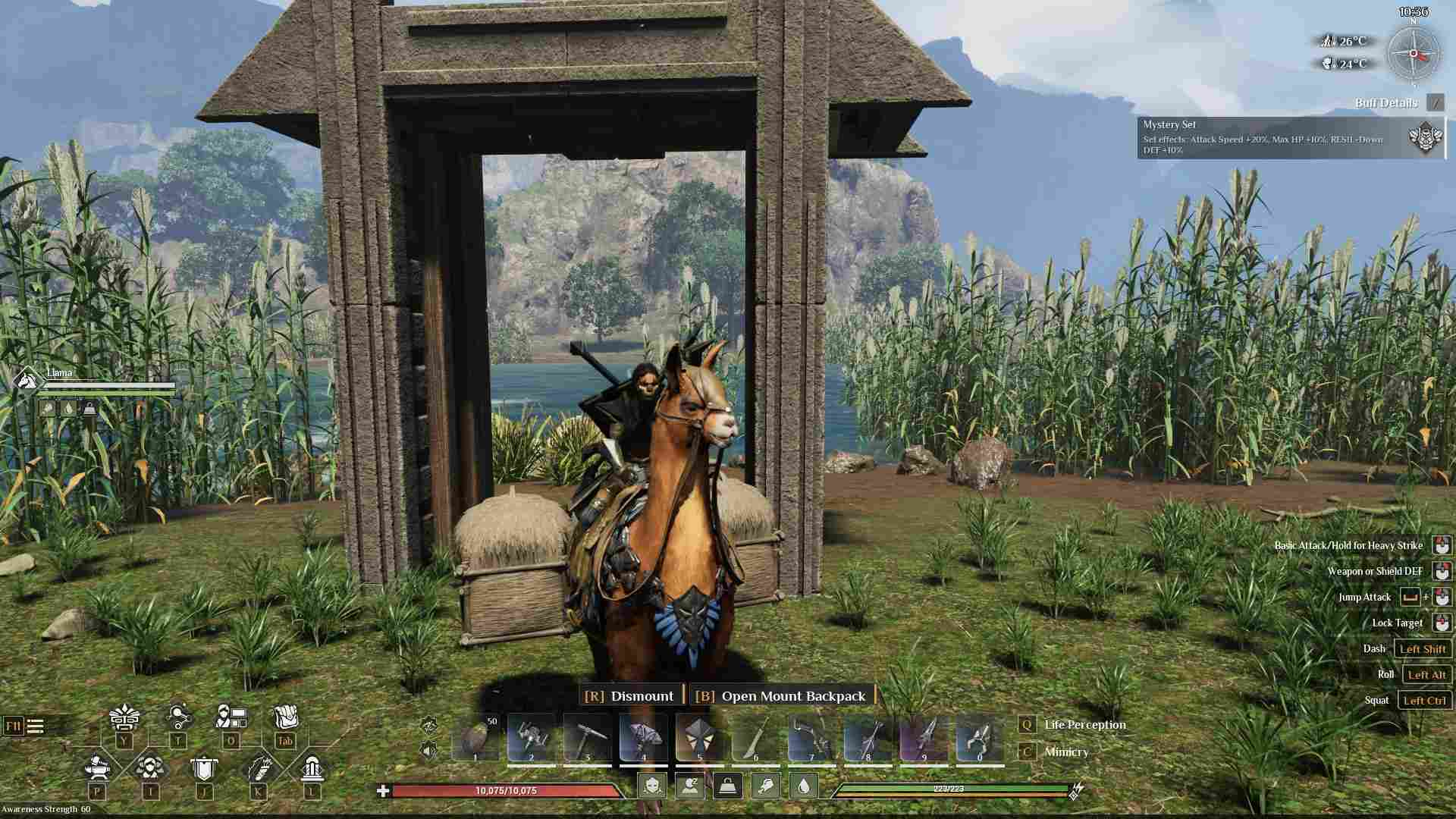Image resolution: width=1456 pixels, height=819 pixels.
Task: Select the shield in hotbar slot 5
Action: click(699, 738)
